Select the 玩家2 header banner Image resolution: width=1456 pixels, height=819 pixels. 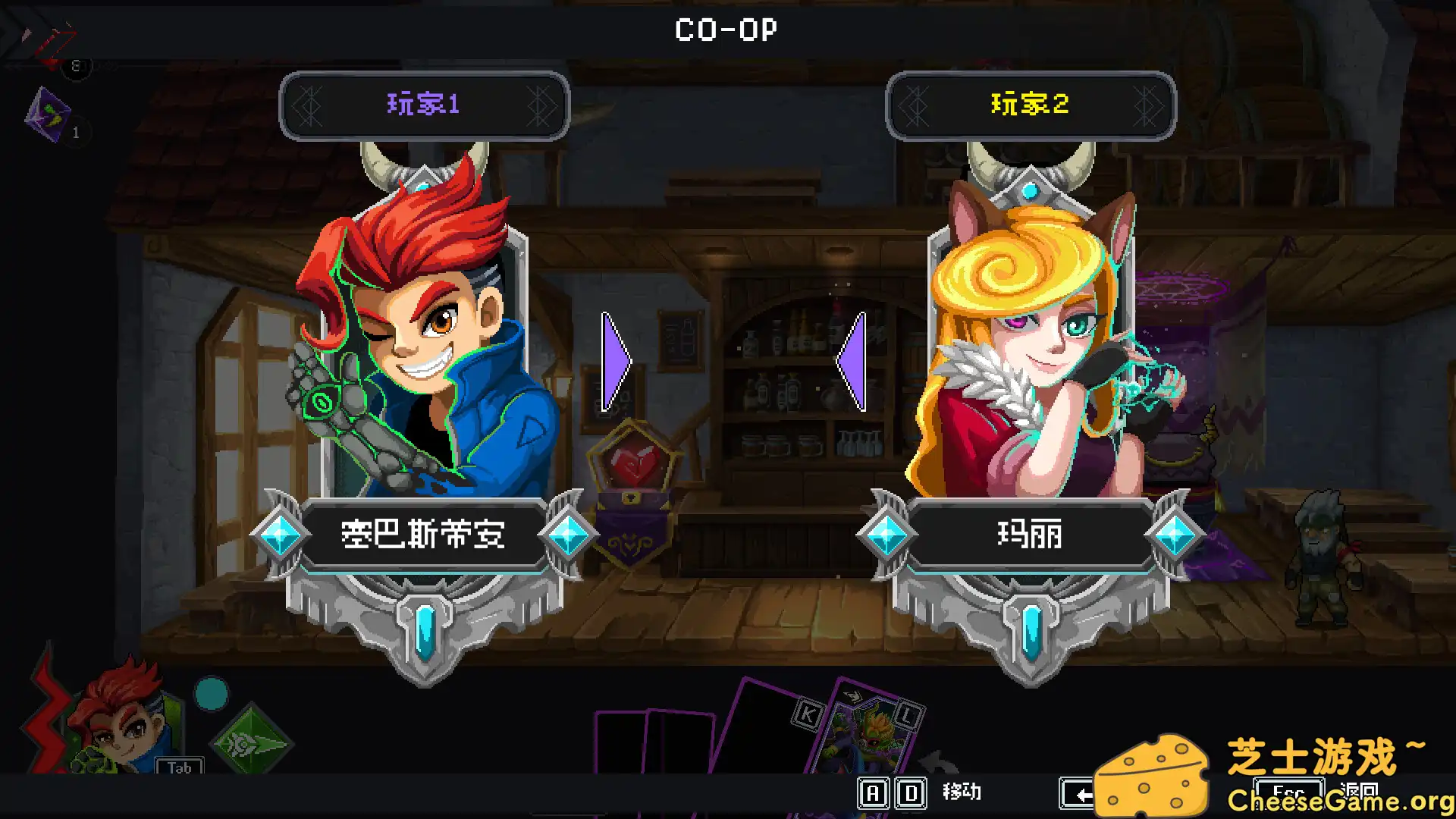point(1031,105)
